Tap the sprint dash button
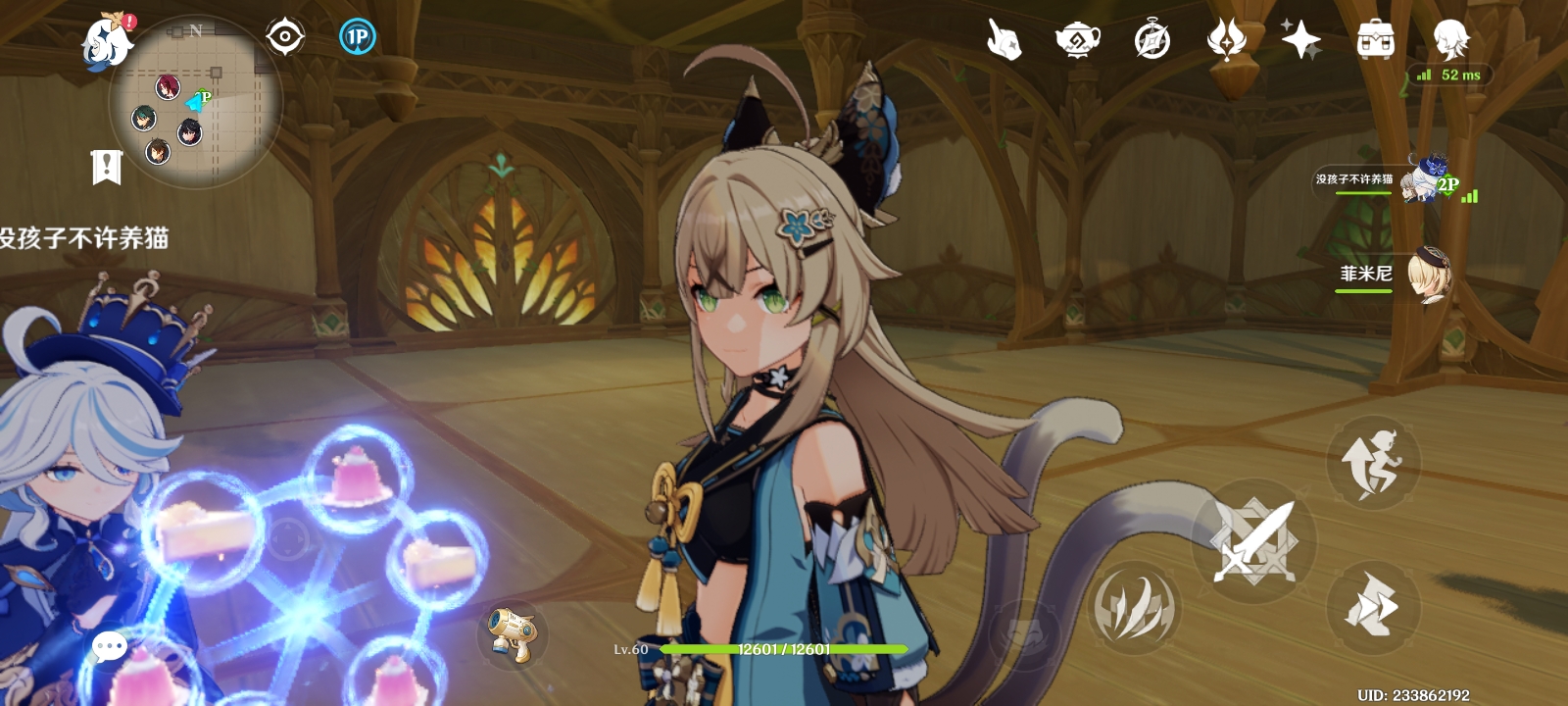Image resolution: width=1568 pixels, height=706 pixels. [x=1372, y=608]
